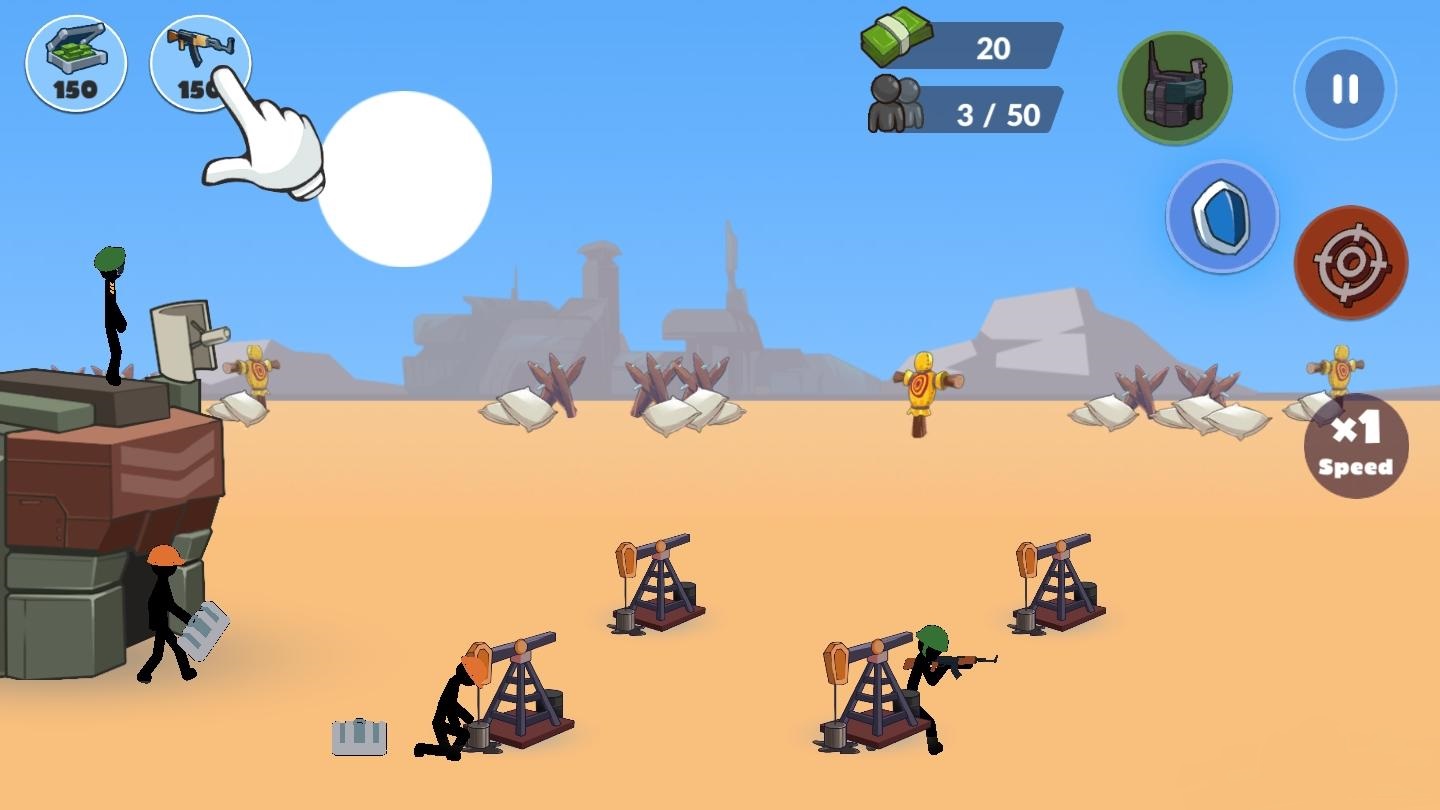Pause the game
This screenshot has width=1440, height=810.
pyautogui.click(x=1345, y=89)
